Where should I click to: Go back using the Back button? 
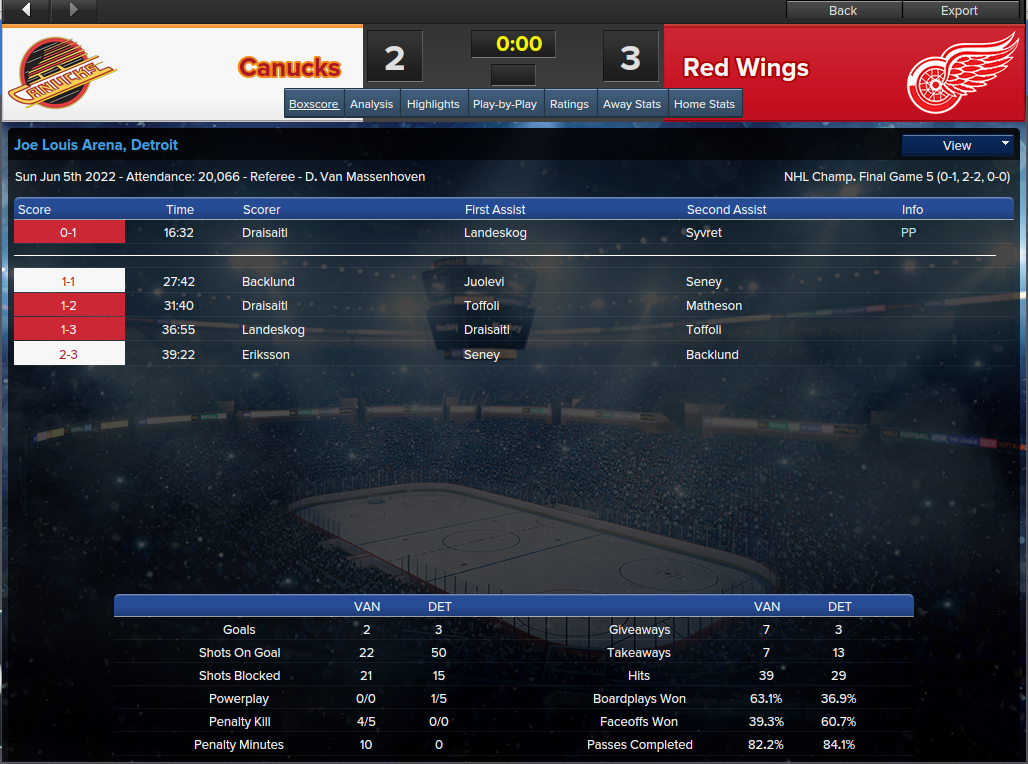click(x=843, y=10)
